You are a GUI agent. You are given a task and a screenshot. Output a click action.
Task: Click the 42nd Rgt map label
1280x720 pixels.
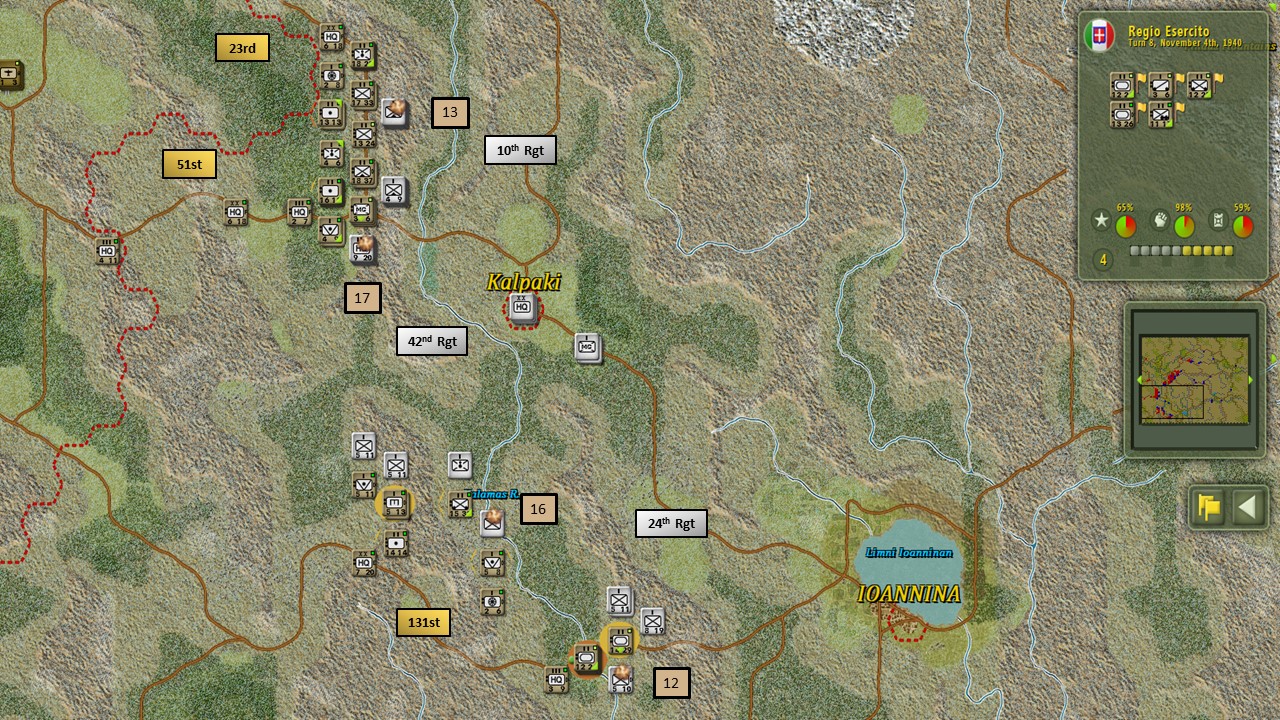(431, 340)
